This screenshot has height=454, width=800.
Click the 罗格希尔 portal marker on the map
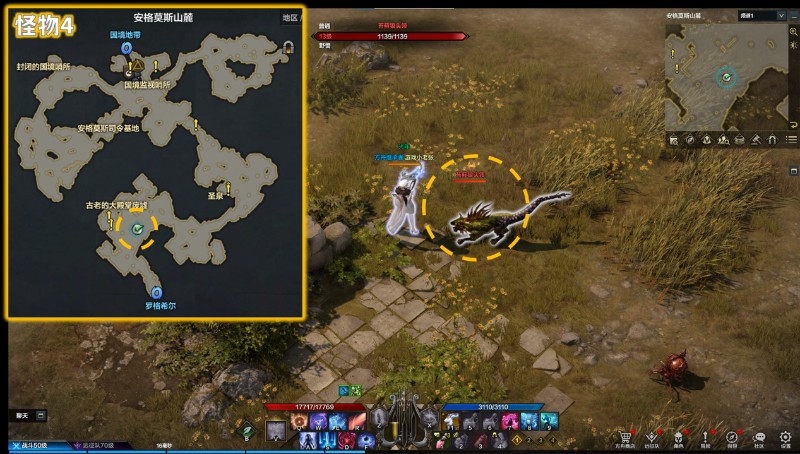point(156,293)
